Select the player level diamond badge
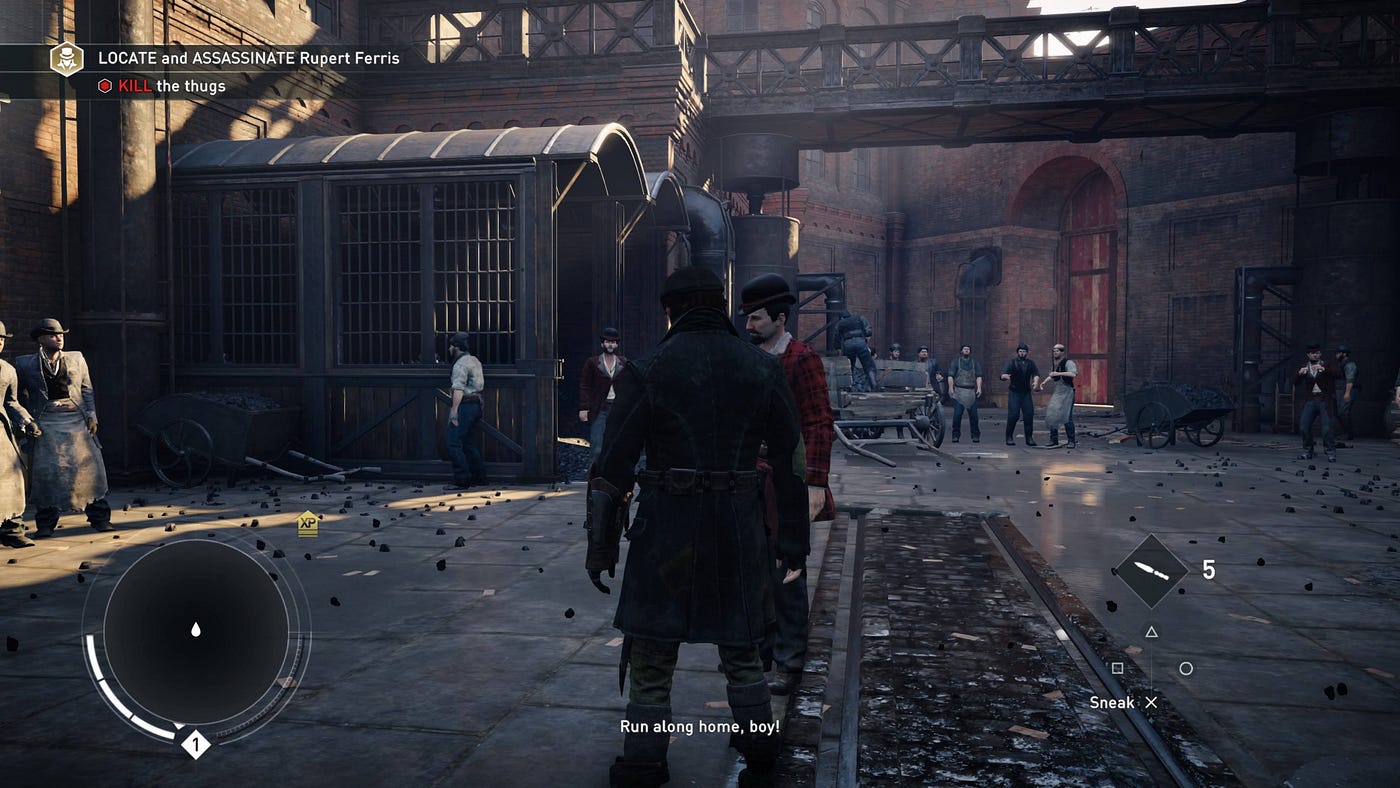This screenshot has width=1400, height=788. (x=195, y=744)
